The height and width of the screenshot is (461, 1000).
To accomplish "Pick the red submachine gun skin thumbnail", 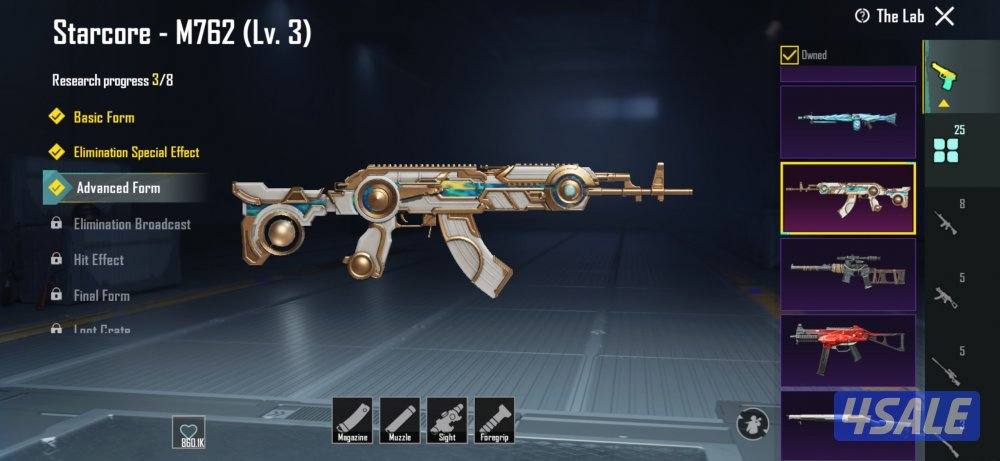I will coord(847,349).
